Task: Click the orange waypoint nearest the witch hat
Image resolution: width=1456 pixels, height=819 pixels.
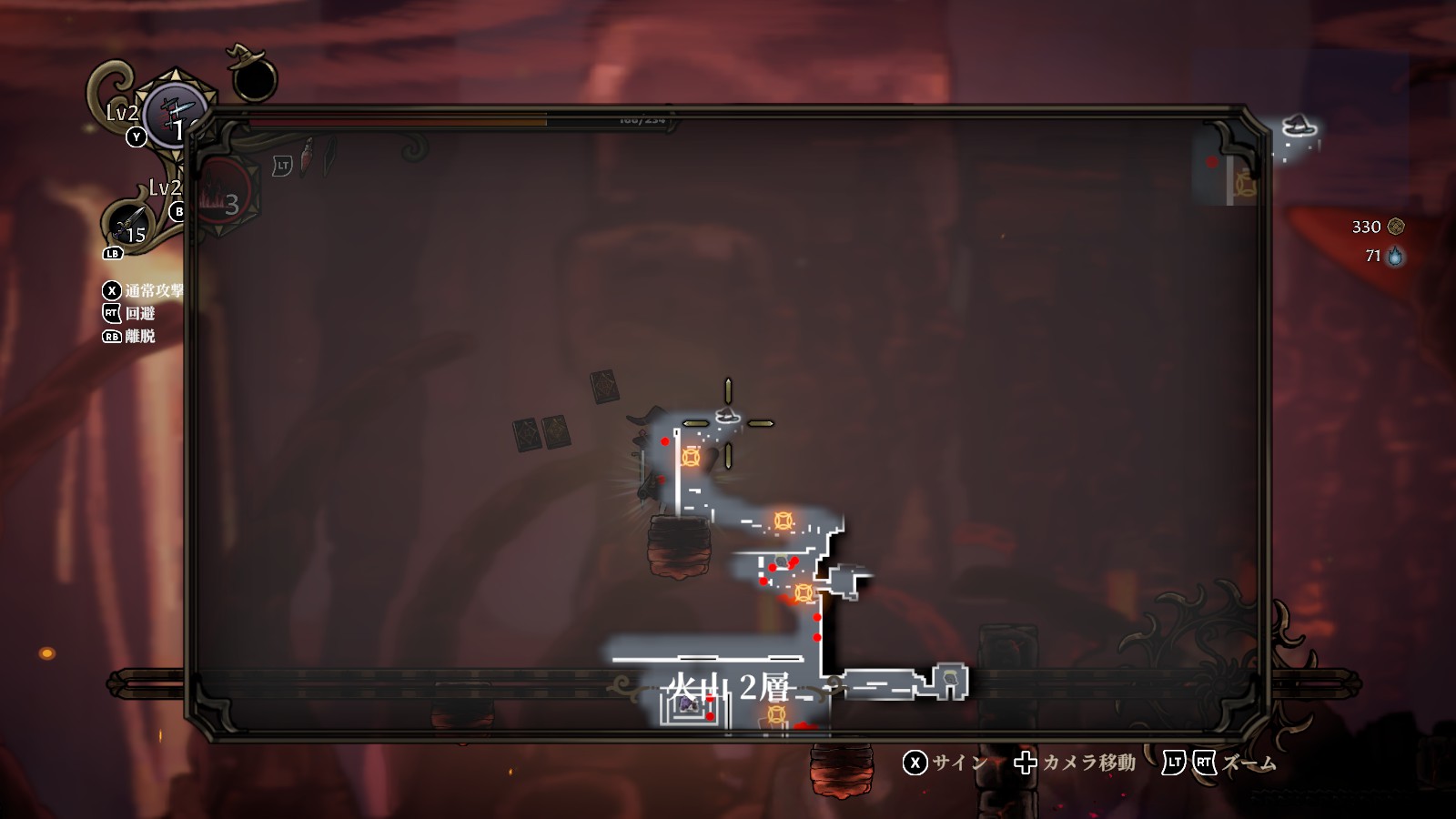Action: click(691, 457)
